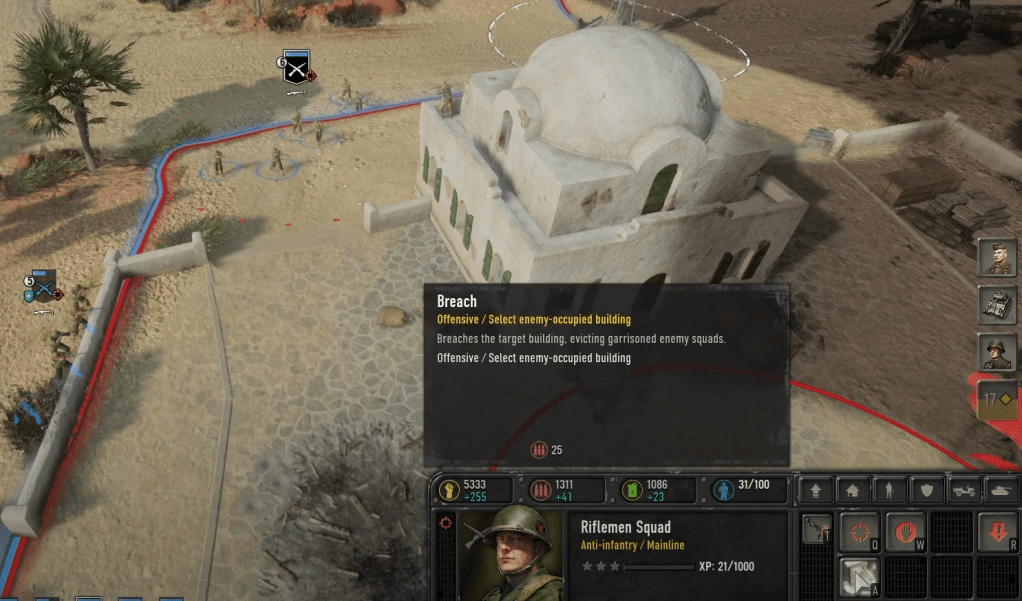
Task: Choose the officer with cap portrait
Action: pos(997,258)
